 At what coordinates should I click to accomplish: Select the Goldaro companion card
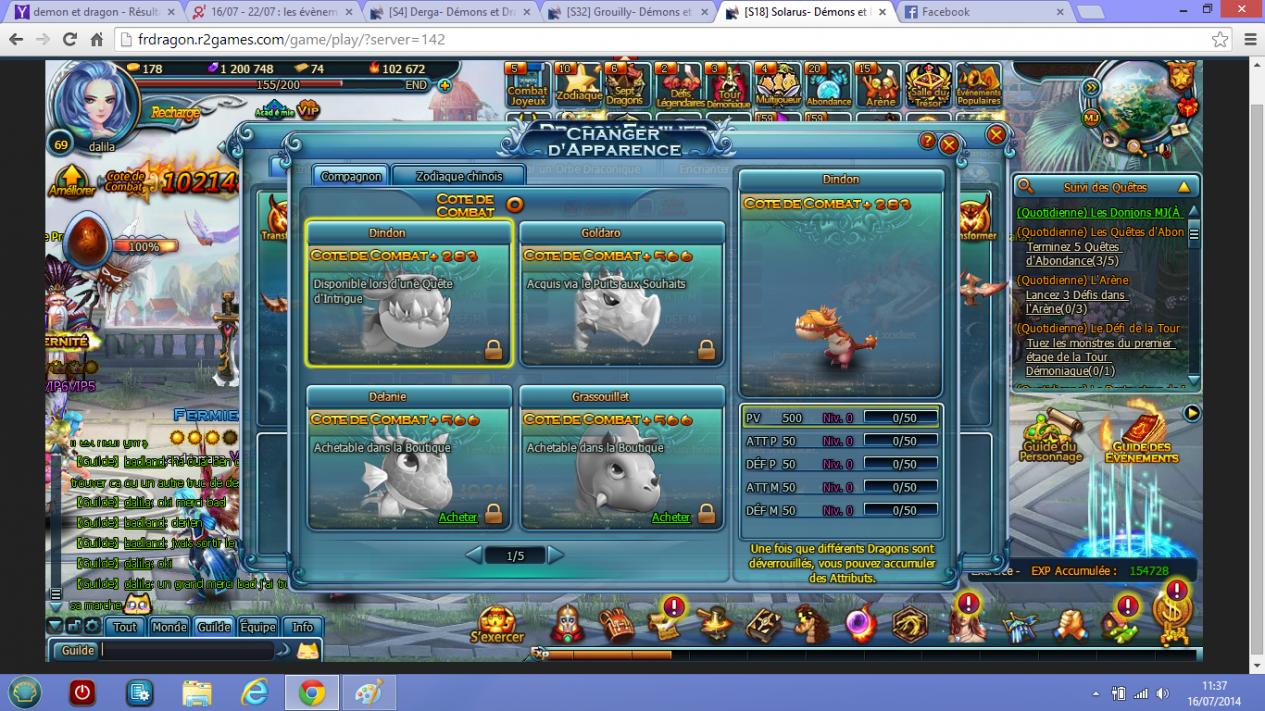[x=622, y=293]
